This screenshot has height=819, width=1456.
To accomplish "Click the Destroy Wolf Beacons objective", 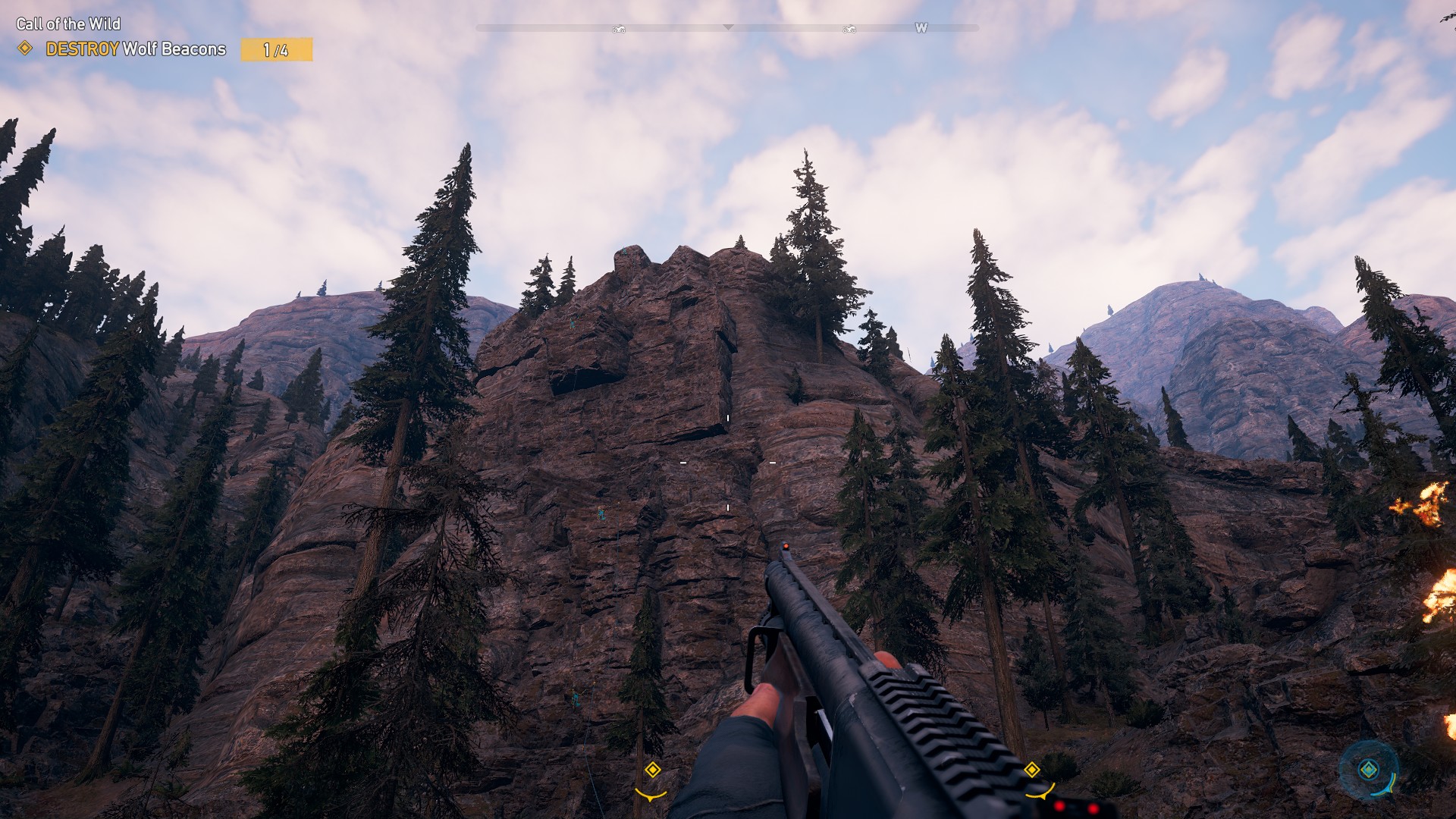I will tap(136, 49).
